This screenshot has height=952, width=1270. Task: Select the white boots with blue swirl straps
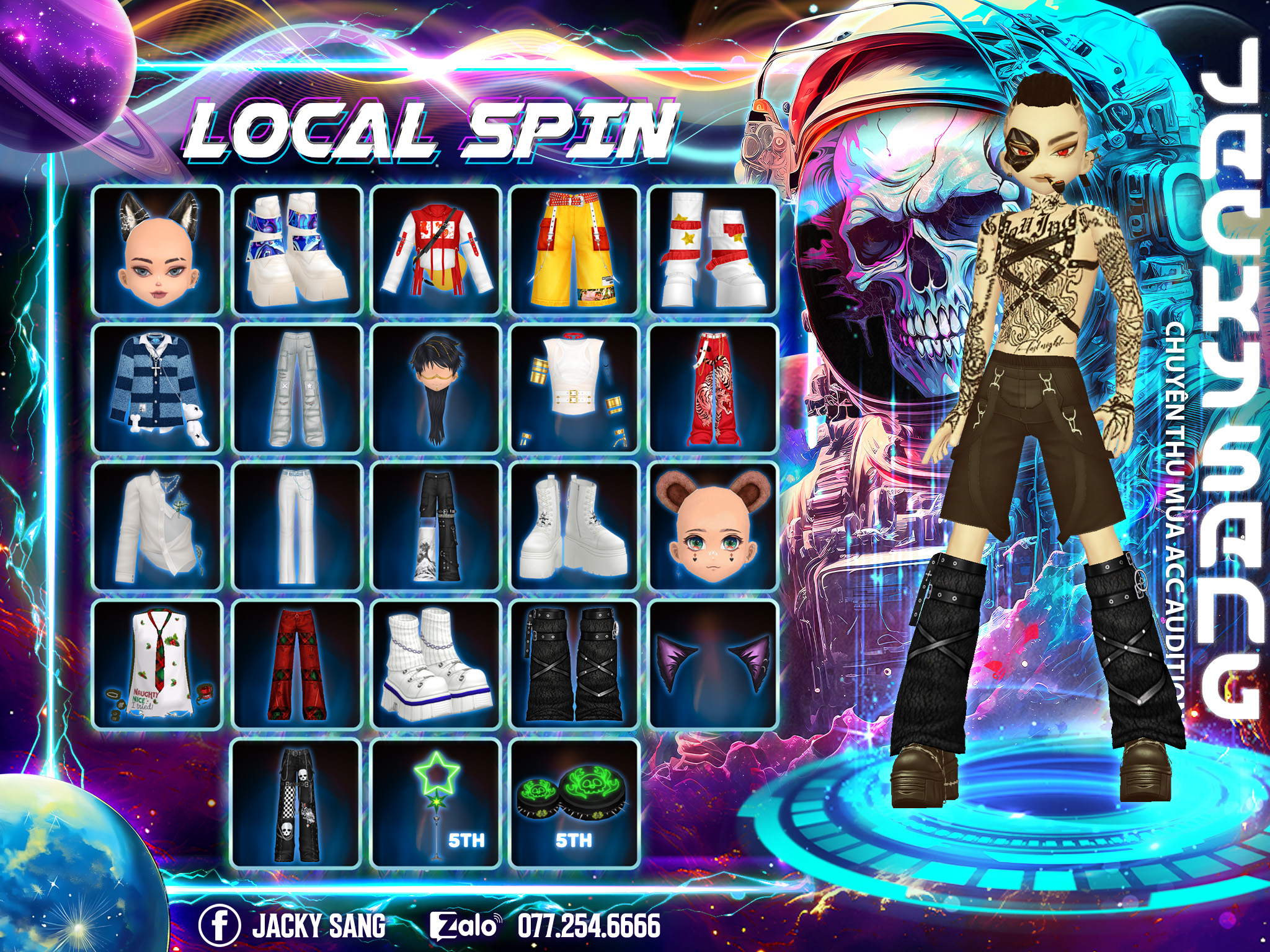point(297,250)
